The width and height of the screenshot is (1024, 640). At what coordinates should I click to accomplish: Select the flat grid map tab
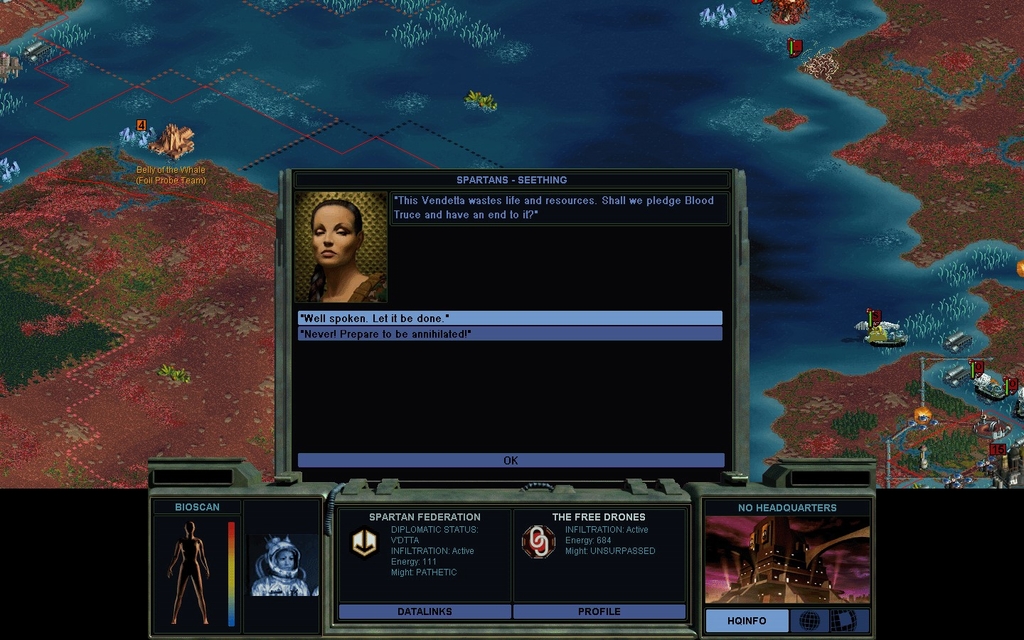[x=849, y=621]
